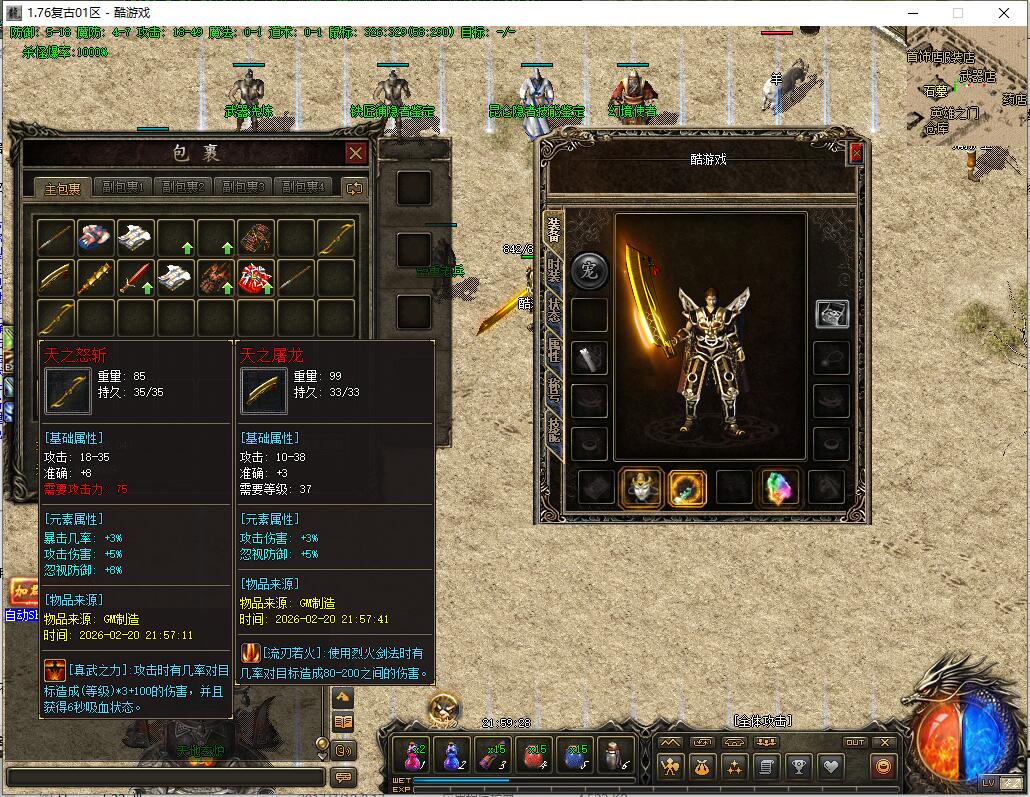This screenshot has height=797, width=1030.
Task: Close the 包裹 inventory window
Action: [355, 153]
